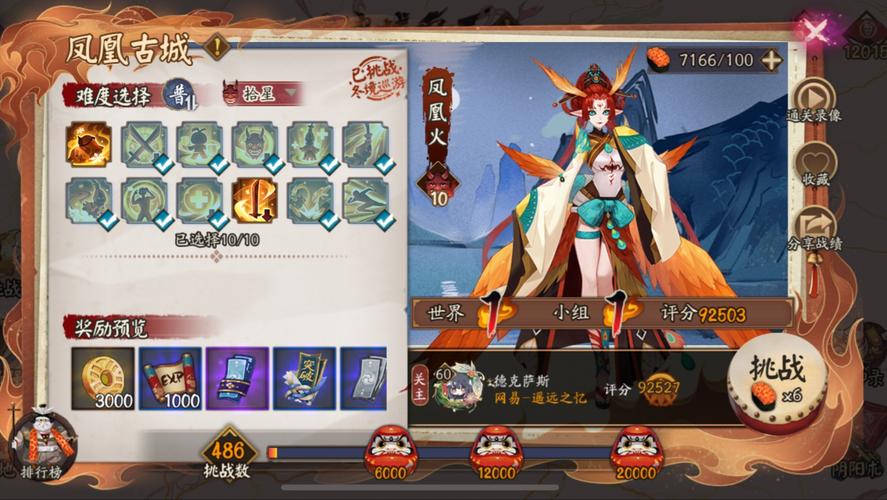Toggle the orange downward sword modifier

[255, 199]
